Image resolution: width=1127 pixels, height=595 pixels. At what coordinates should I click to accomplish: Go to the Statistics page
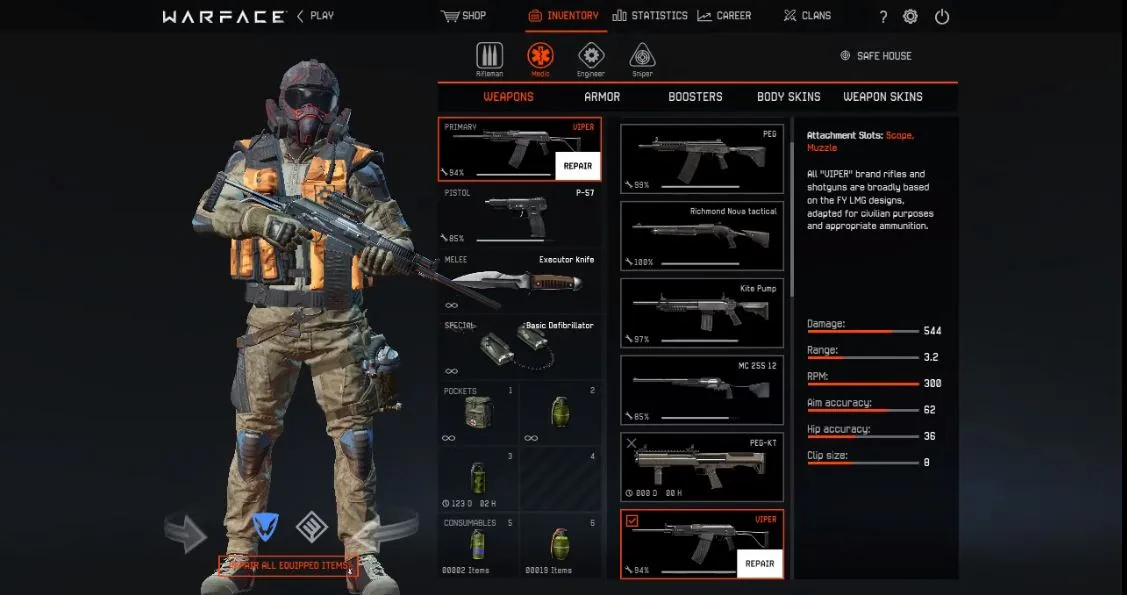click(650, 16)
